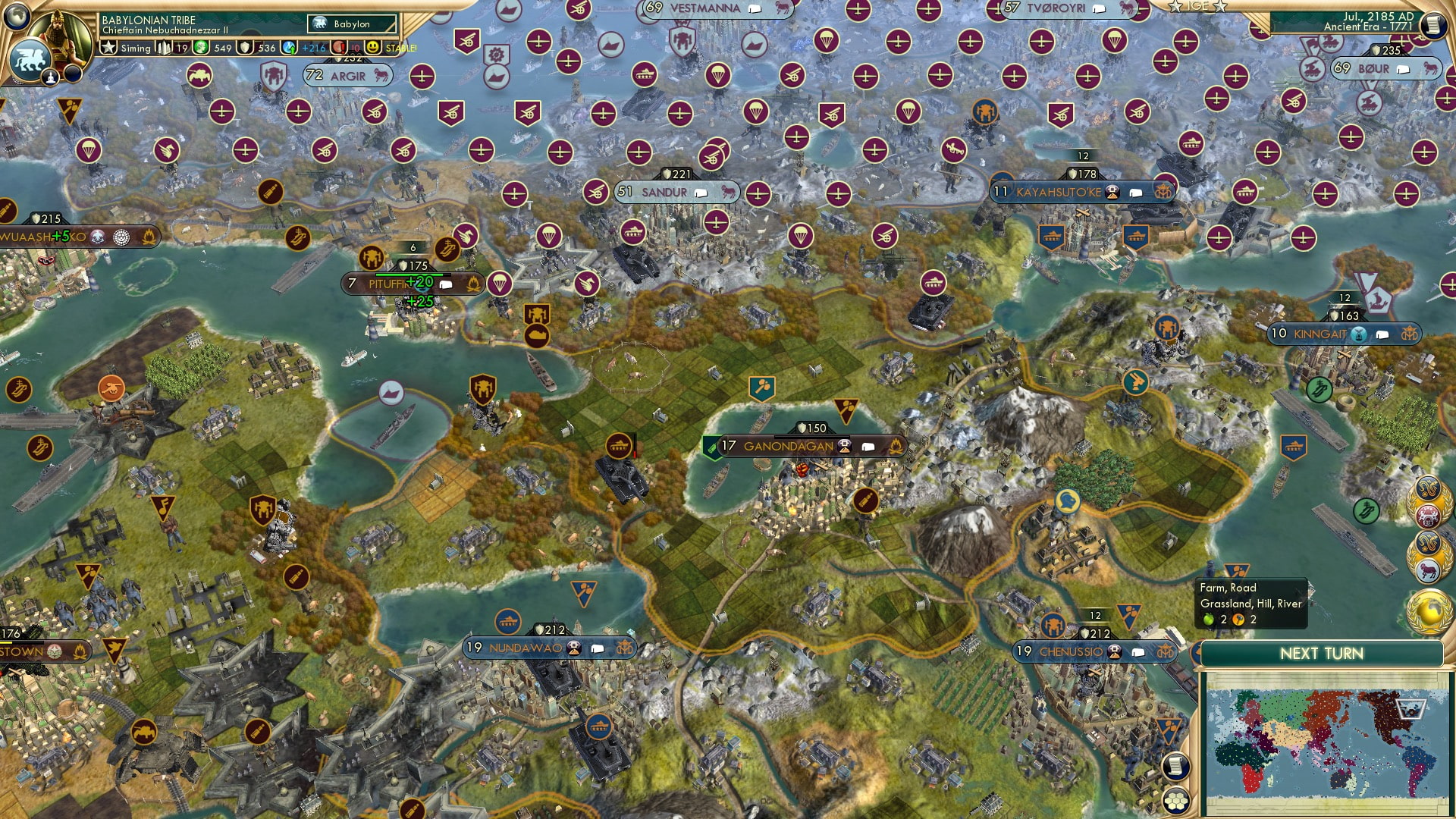Open the Babylon civilization selector dropdown
Viewport: 1456px width, 819px height.
click(350, 24)
